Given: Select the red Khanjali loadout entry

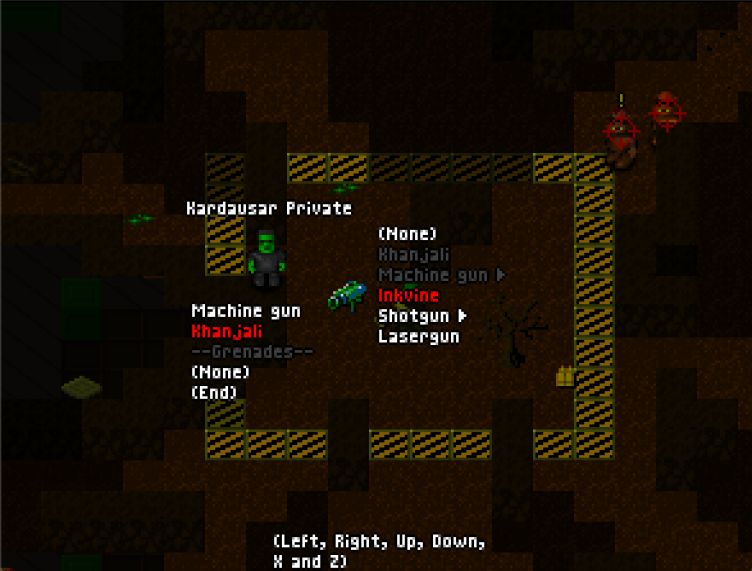Looking at the screenshot, I should [227, 331].
